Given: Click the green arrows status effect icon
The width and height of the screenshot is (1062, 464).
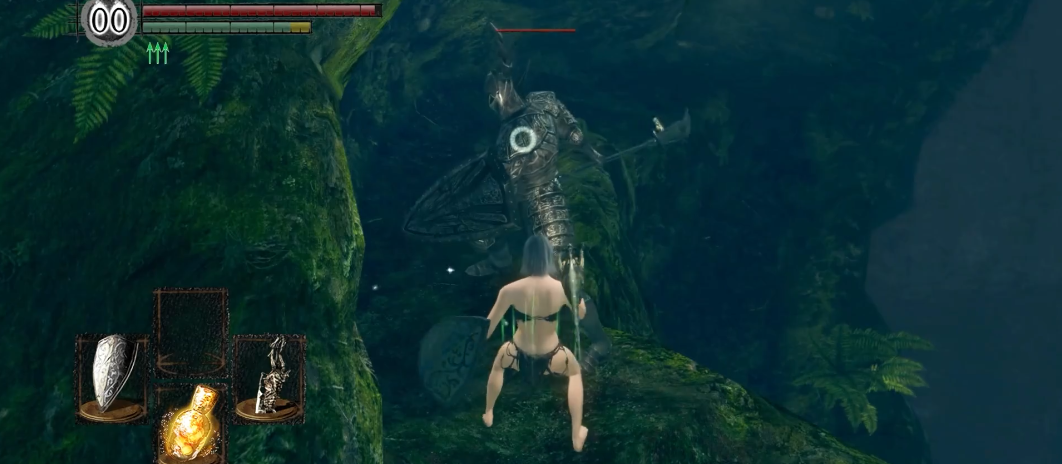Looking at the screenshot, I should coord(157,52).
